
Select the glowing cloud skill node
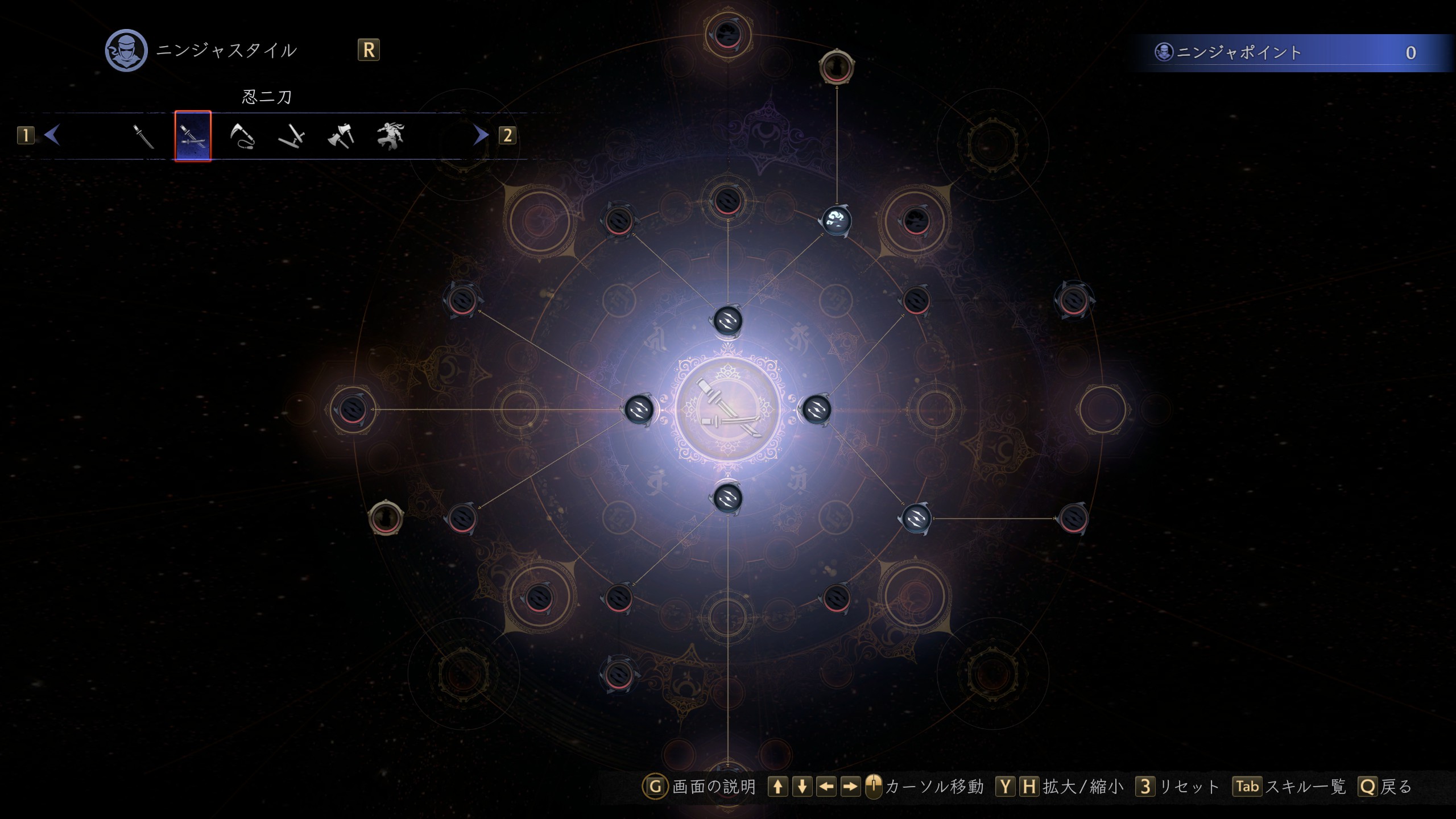pos(837,220)
